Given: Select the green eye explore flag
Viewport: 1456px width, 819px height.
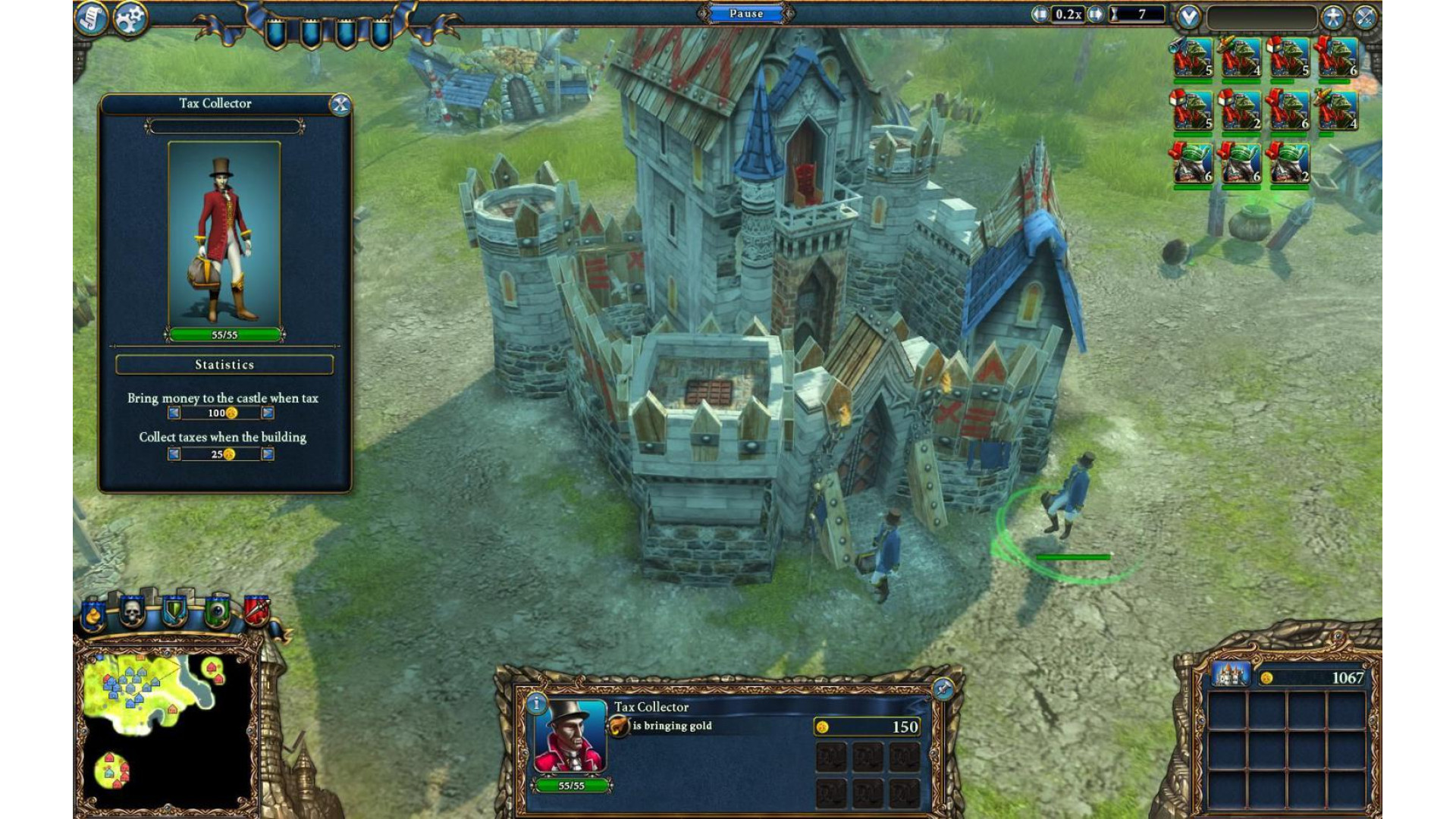Looking at the screenshot, I should (217, 612).
